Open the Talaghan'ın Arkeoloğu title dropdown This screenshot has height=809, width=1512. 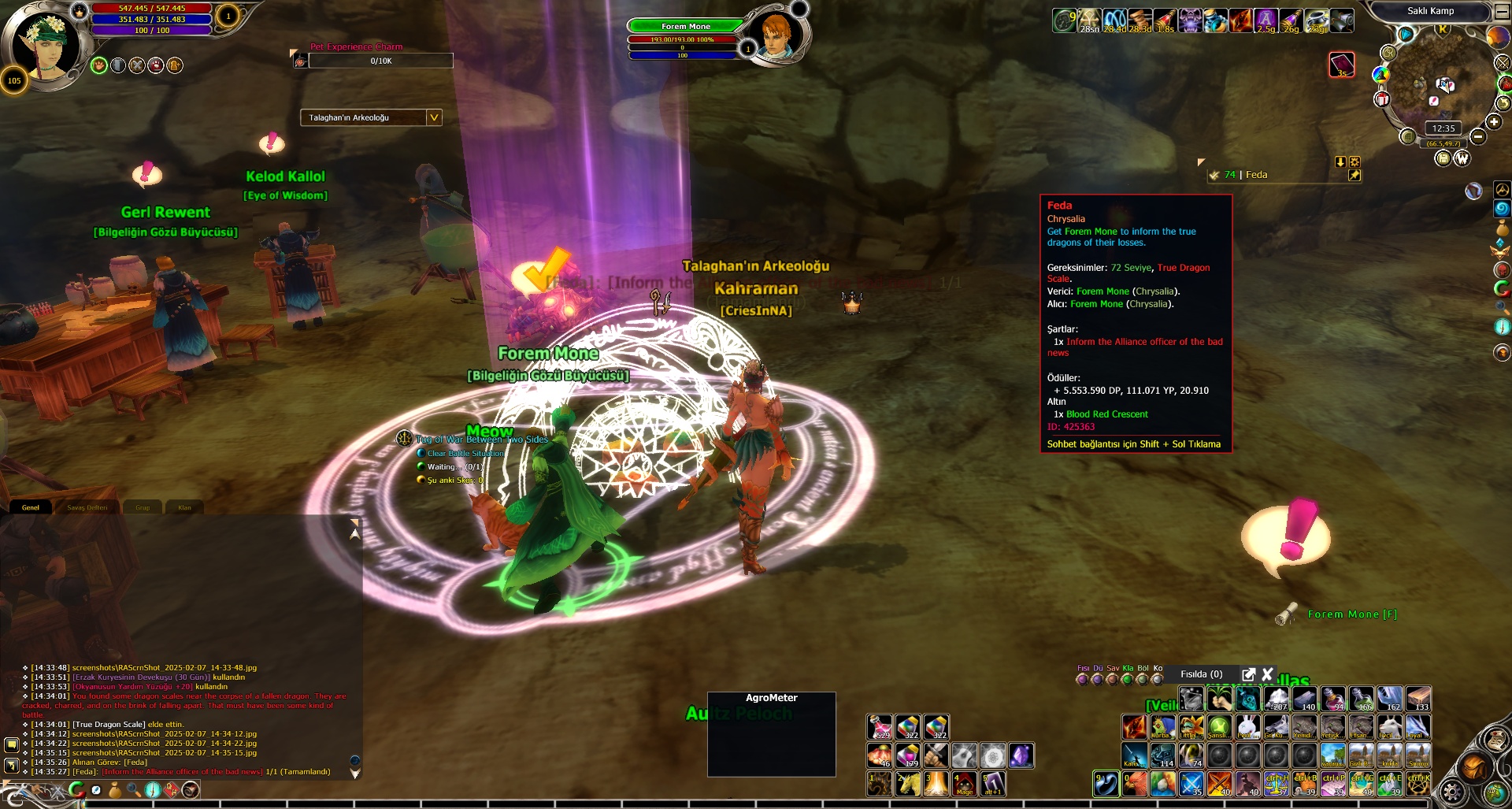click(433, 117)
